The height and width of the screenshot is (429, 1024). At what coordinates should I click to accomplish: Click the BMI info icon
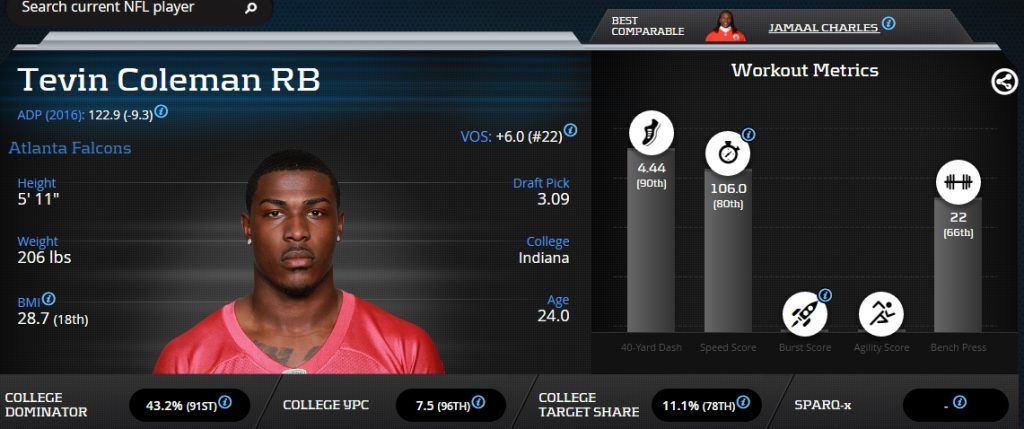[49, 298]
